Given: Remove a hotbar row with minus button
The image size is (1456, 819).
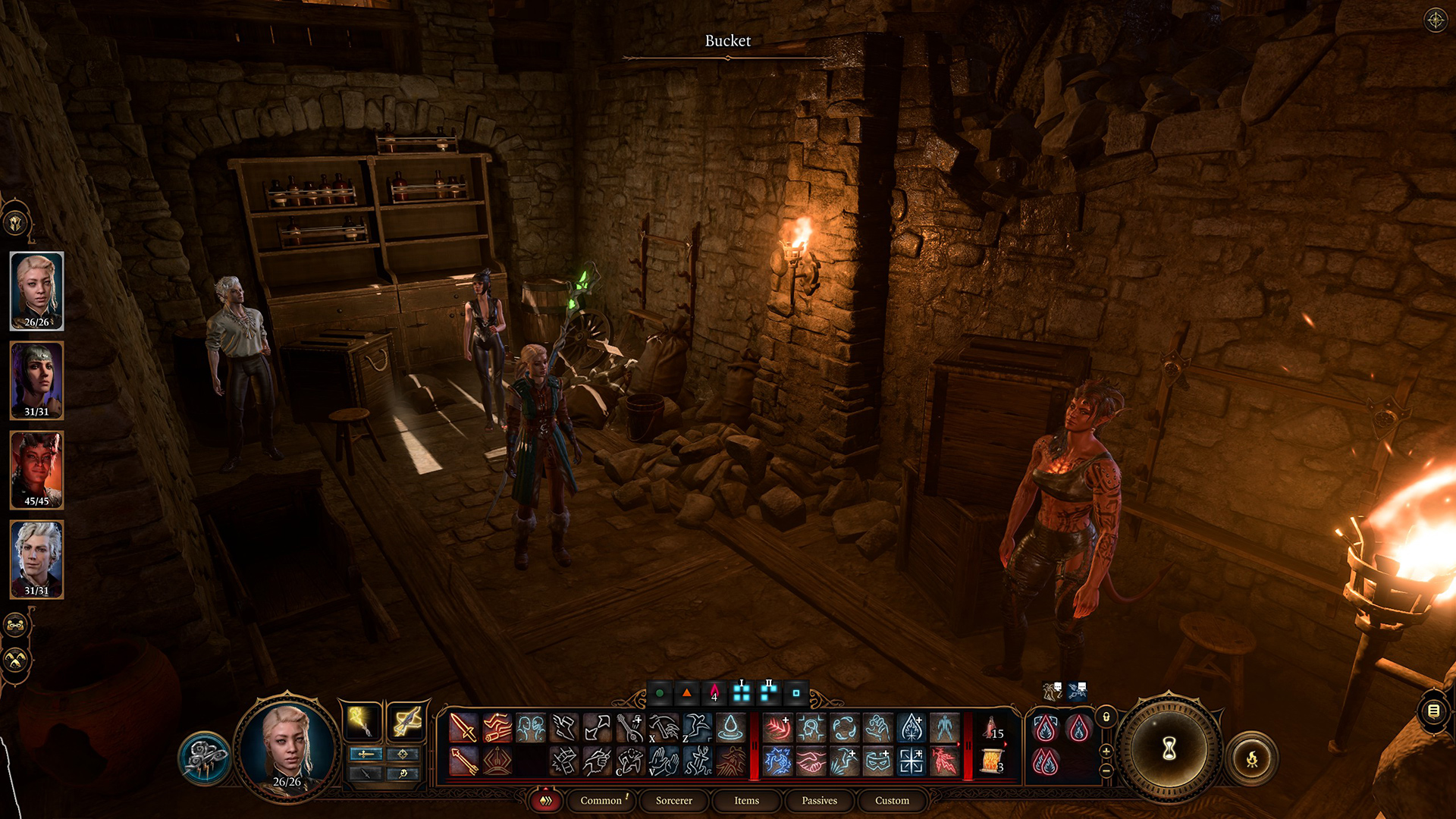Looking at the screenshot, I should [x=1106, y=770].
